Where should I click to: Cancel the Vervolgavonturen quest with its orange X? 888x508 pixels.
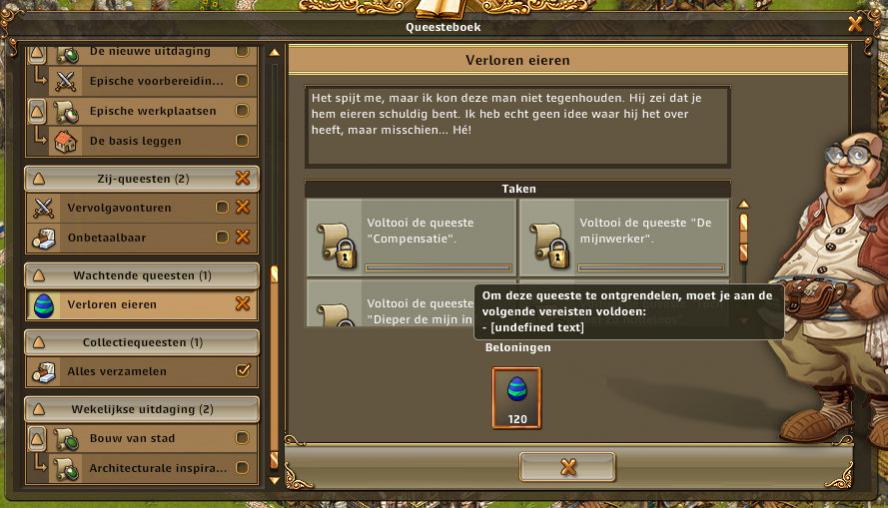coord(242,208)
